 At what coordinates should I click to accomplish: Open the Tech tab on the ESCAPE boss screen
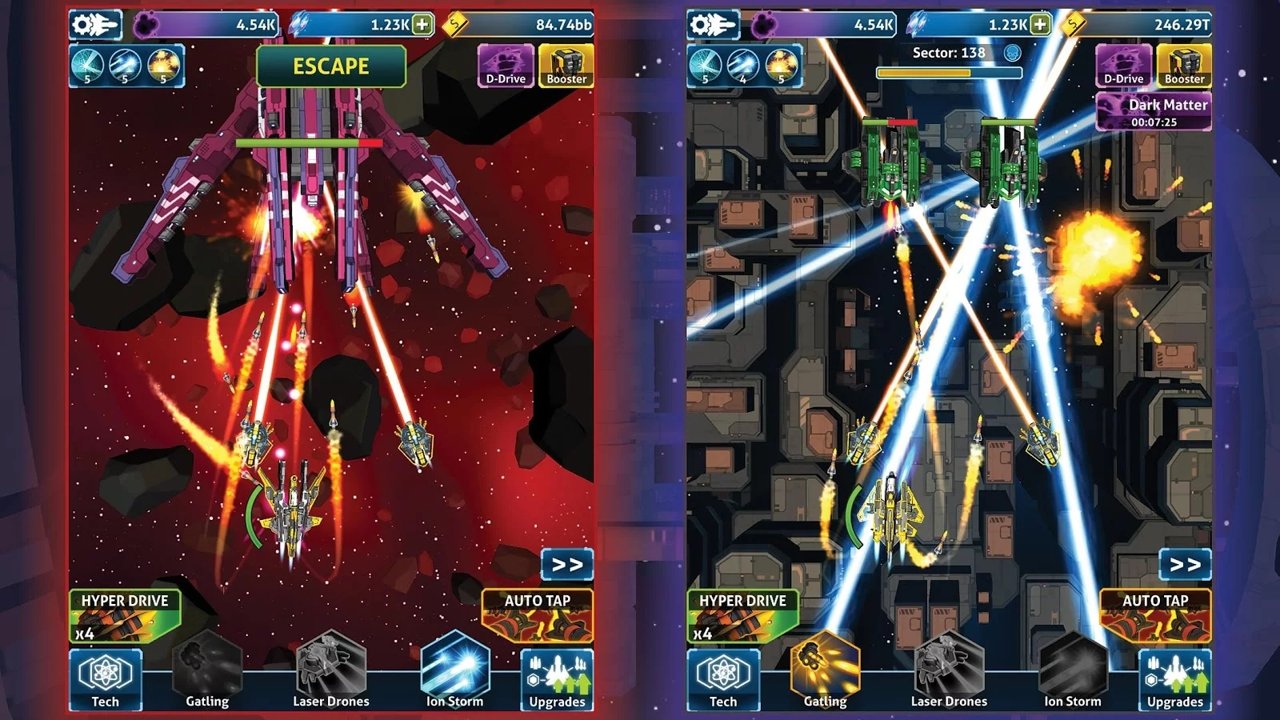(105, 680)
